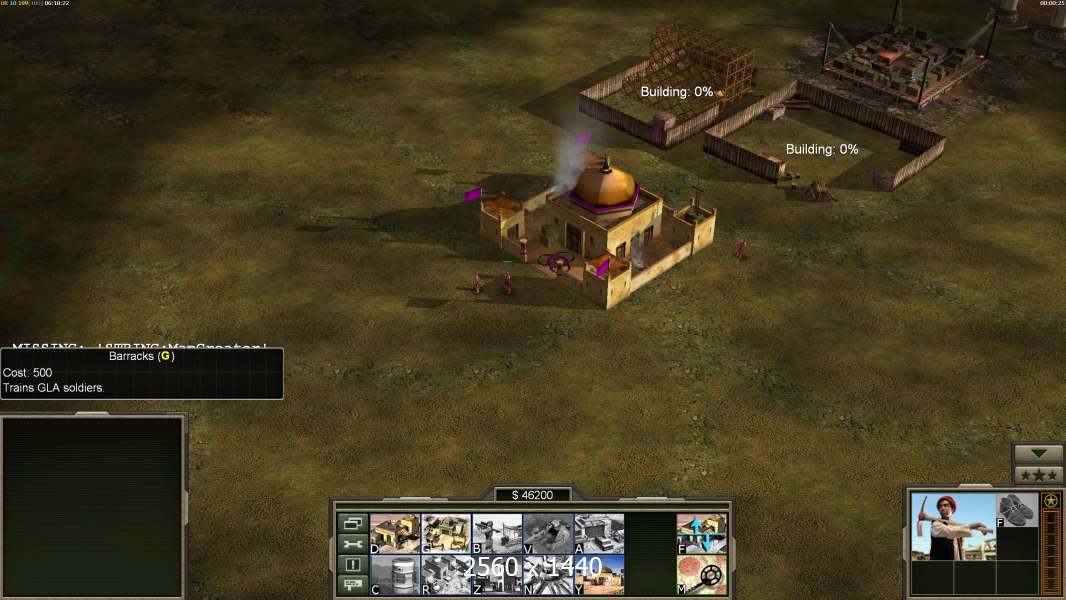This screenshot has height=600, width=1066.
Task: Select the Supply Stash build icon
Action: point(395,533)
